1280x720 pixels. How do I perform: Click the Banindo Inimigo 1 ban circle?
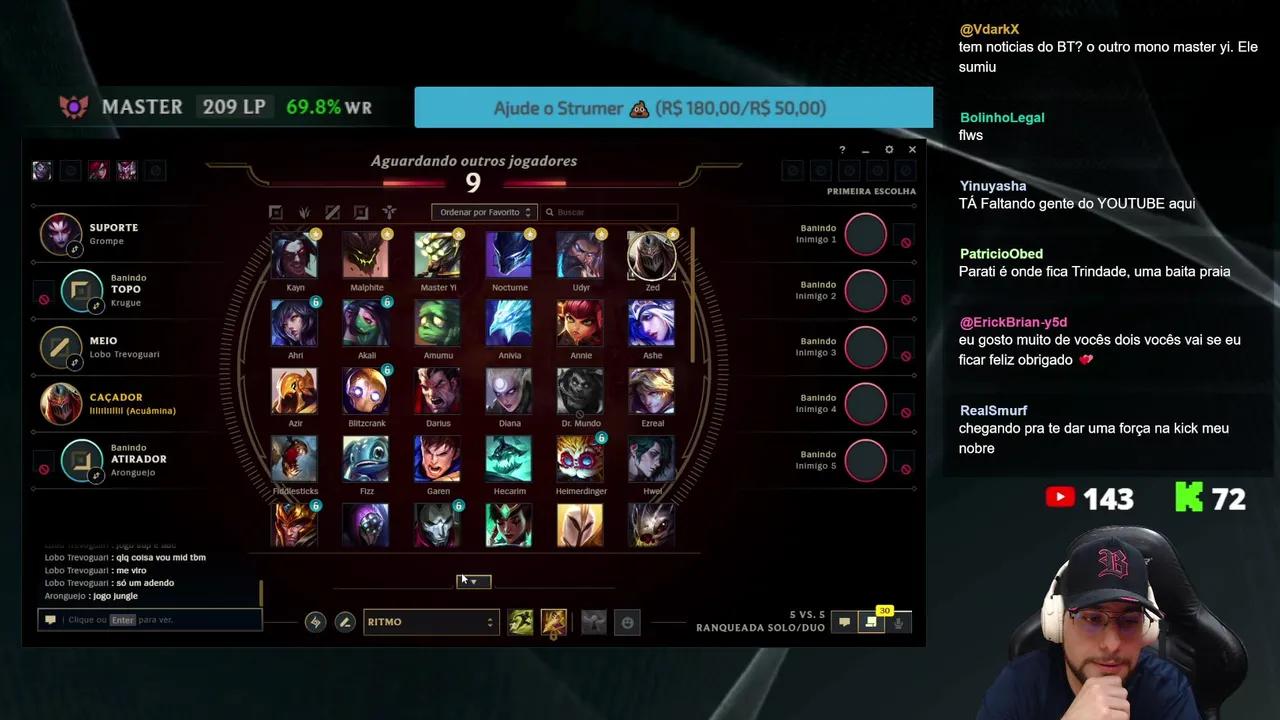click(x=865, y=234)
